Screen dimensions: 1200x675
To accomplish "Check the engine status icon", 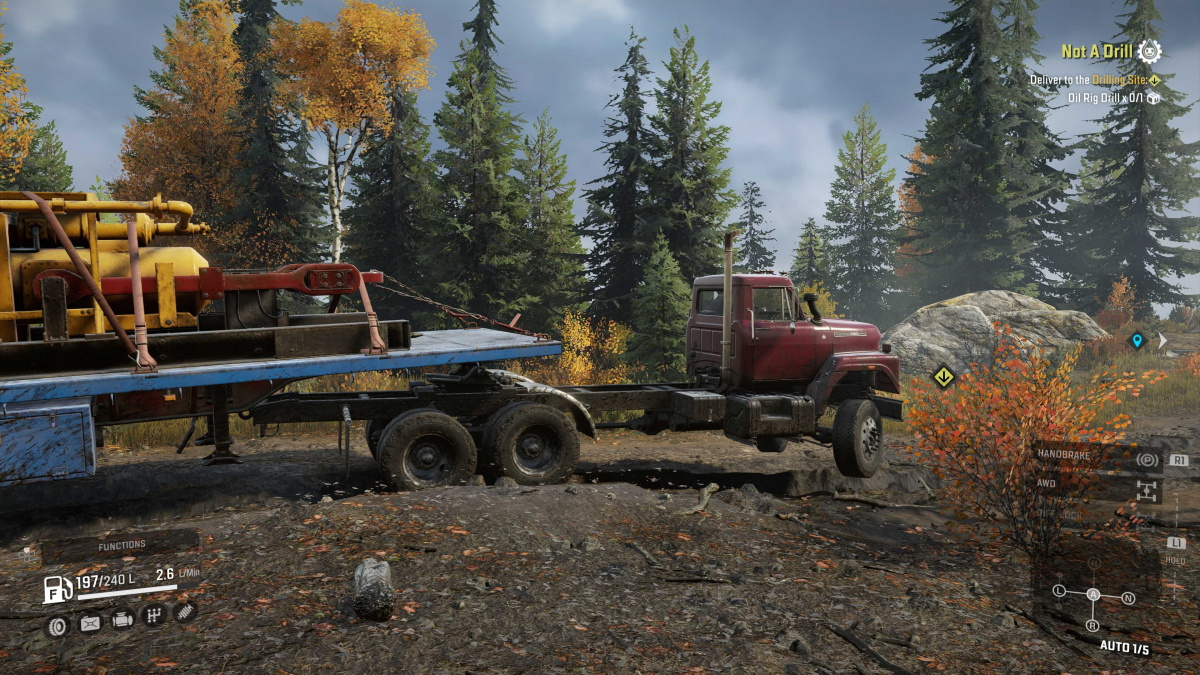I will coord(122,620).
